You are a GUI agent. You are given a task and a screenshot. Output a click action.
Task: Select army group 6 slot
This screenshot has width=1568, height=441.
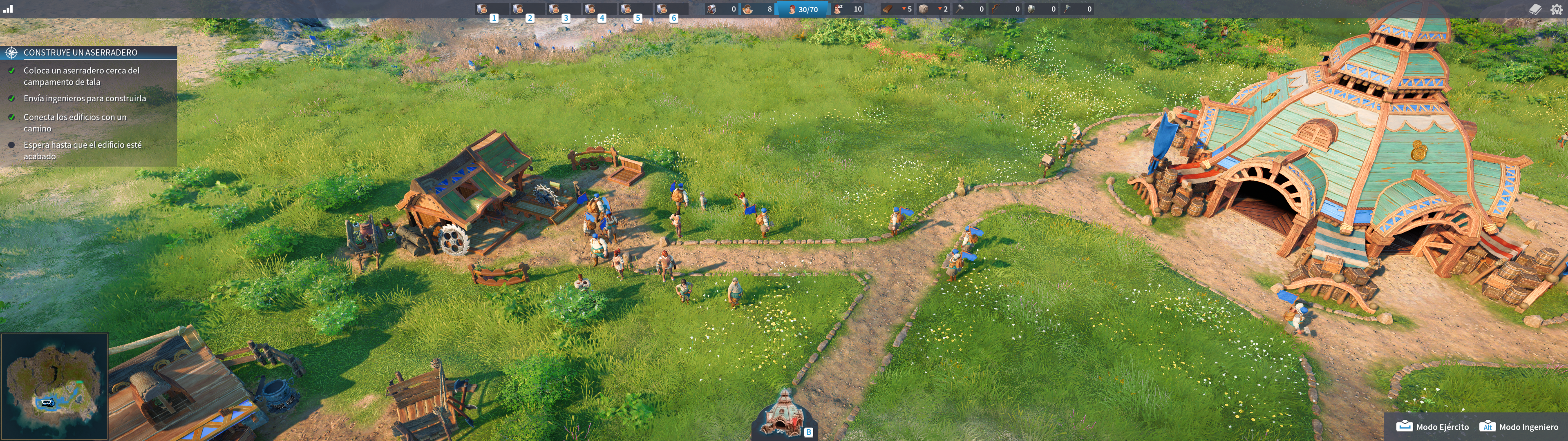coord(669,10)
